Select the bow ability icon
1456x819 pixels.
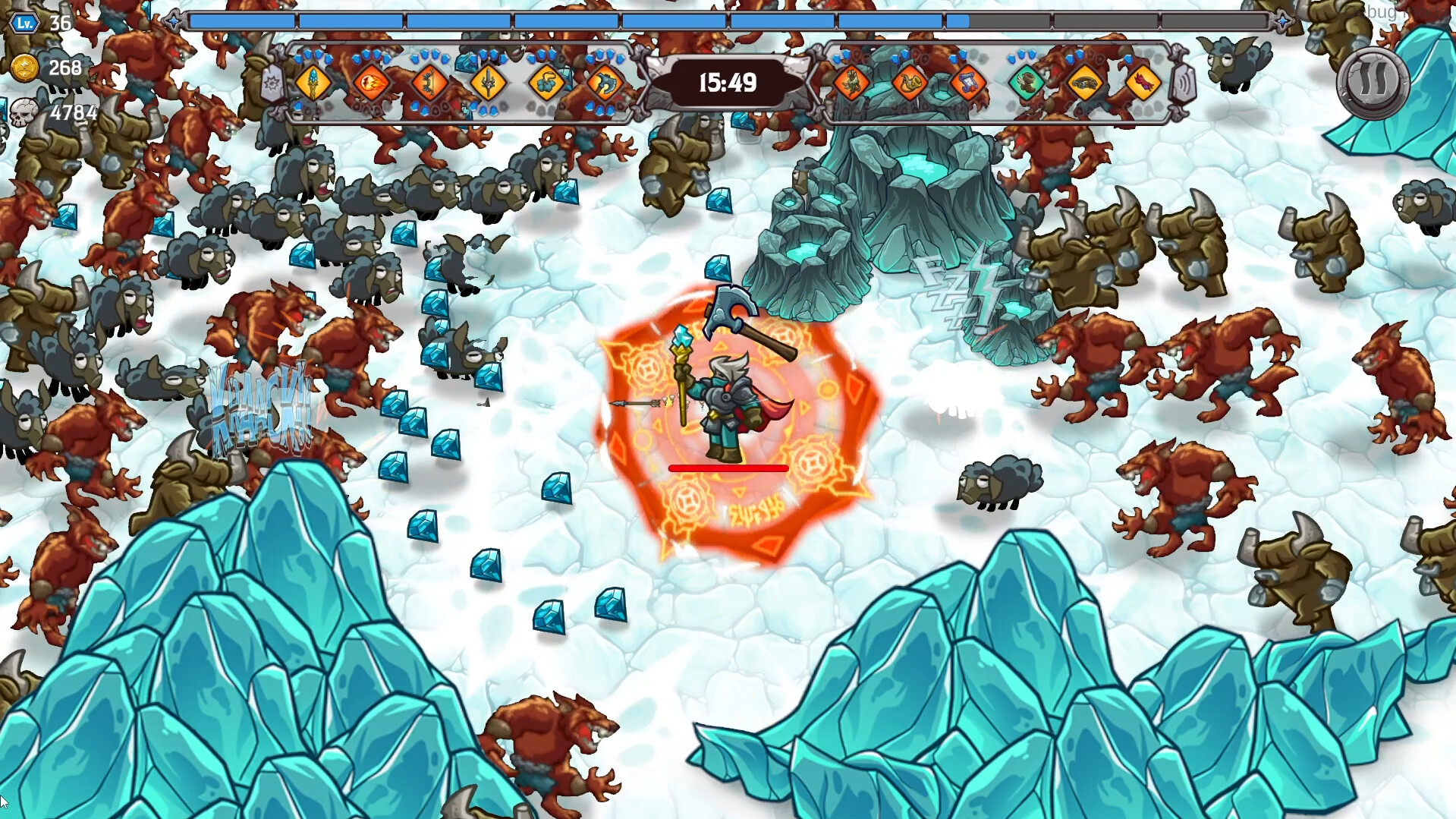pyautogui.click(x=429, y=83)
